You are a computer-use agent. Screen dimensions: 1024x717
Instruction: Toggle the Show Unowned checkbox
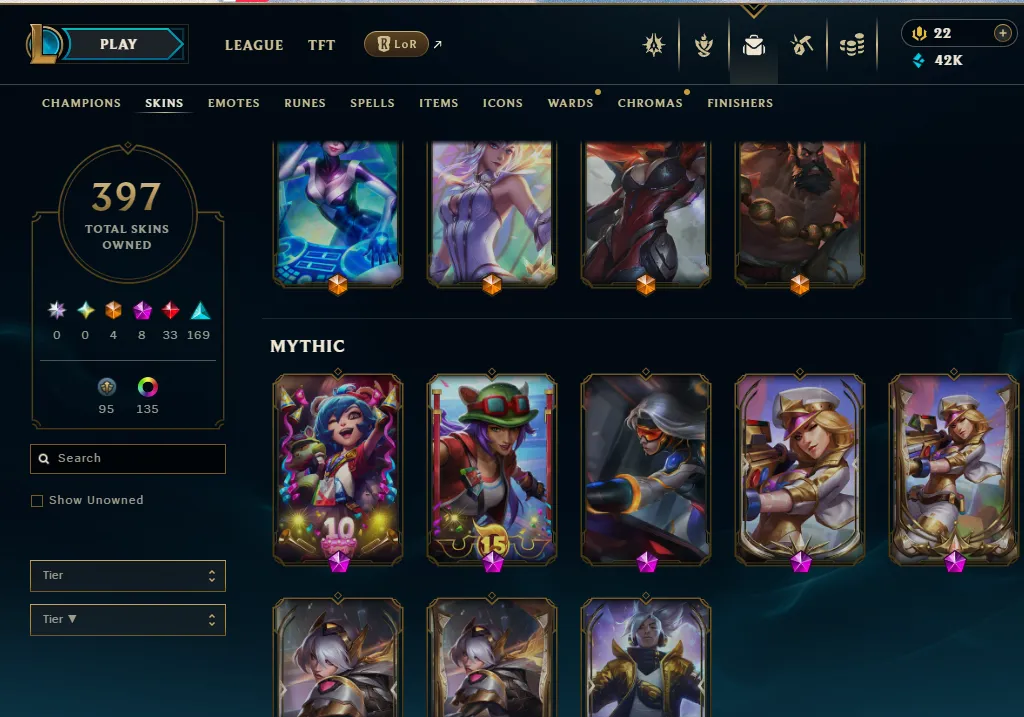point(37,500)
